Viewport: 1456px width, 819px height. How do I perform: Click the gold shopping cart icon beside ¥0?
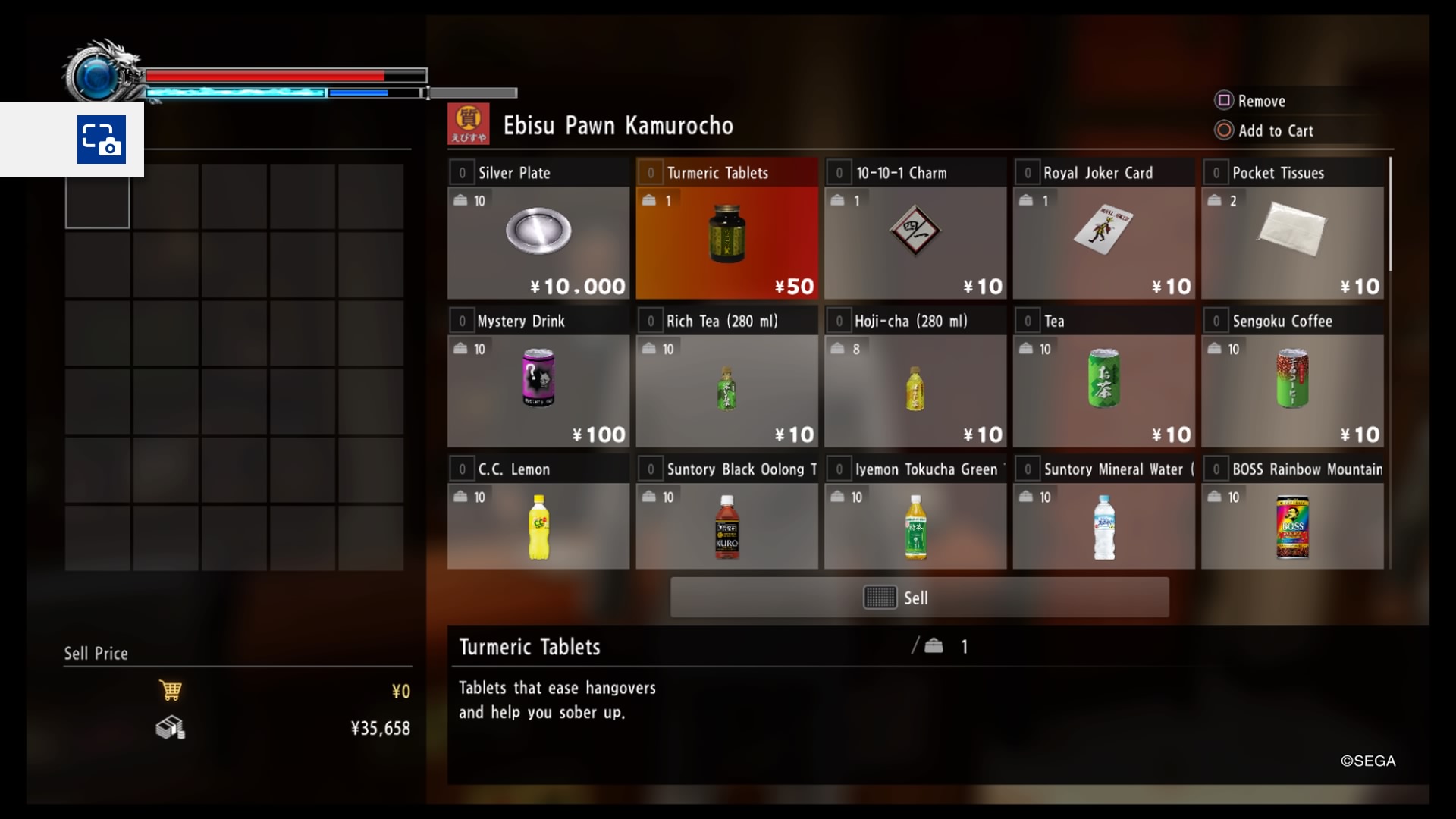pos(172,690)
